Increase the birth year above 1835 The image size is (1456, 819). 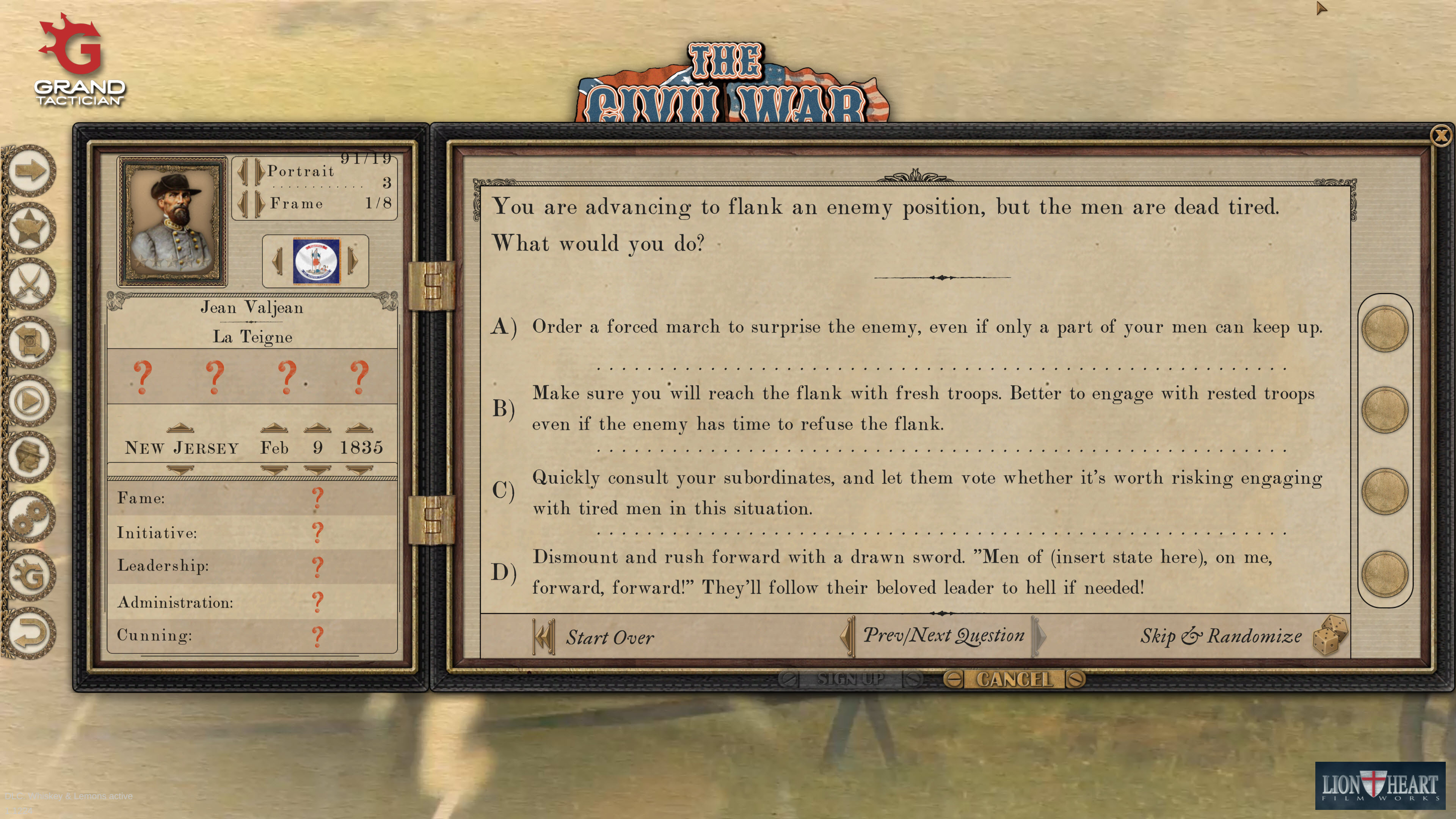[x=359, y=427]
